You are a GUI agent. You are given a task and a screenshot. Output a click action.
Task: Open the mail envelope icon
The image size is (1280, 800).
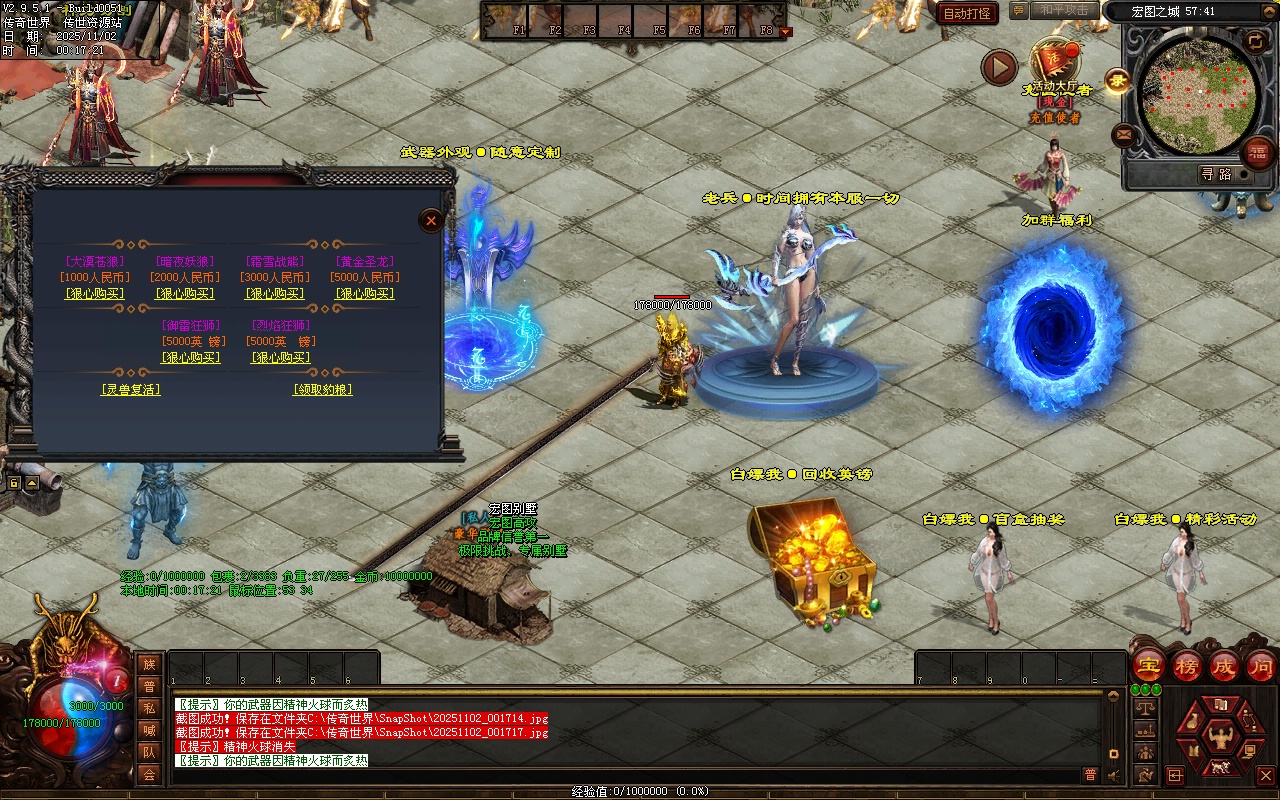click(1124, 134)
